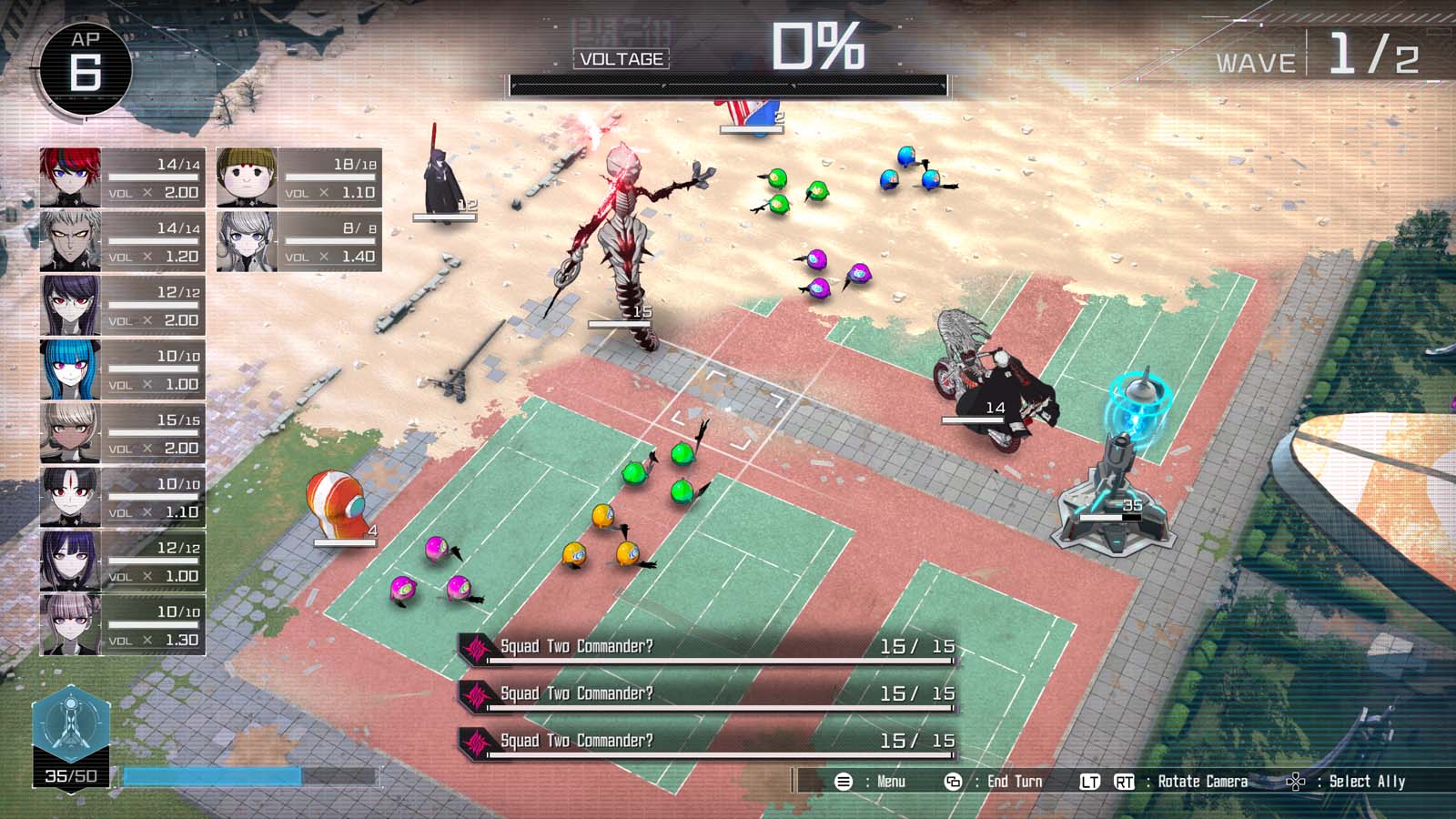Click the hamburger Menu icon in bottom bar
The height and width of the screenshot is (819, 1456).
tap(844, 781)
